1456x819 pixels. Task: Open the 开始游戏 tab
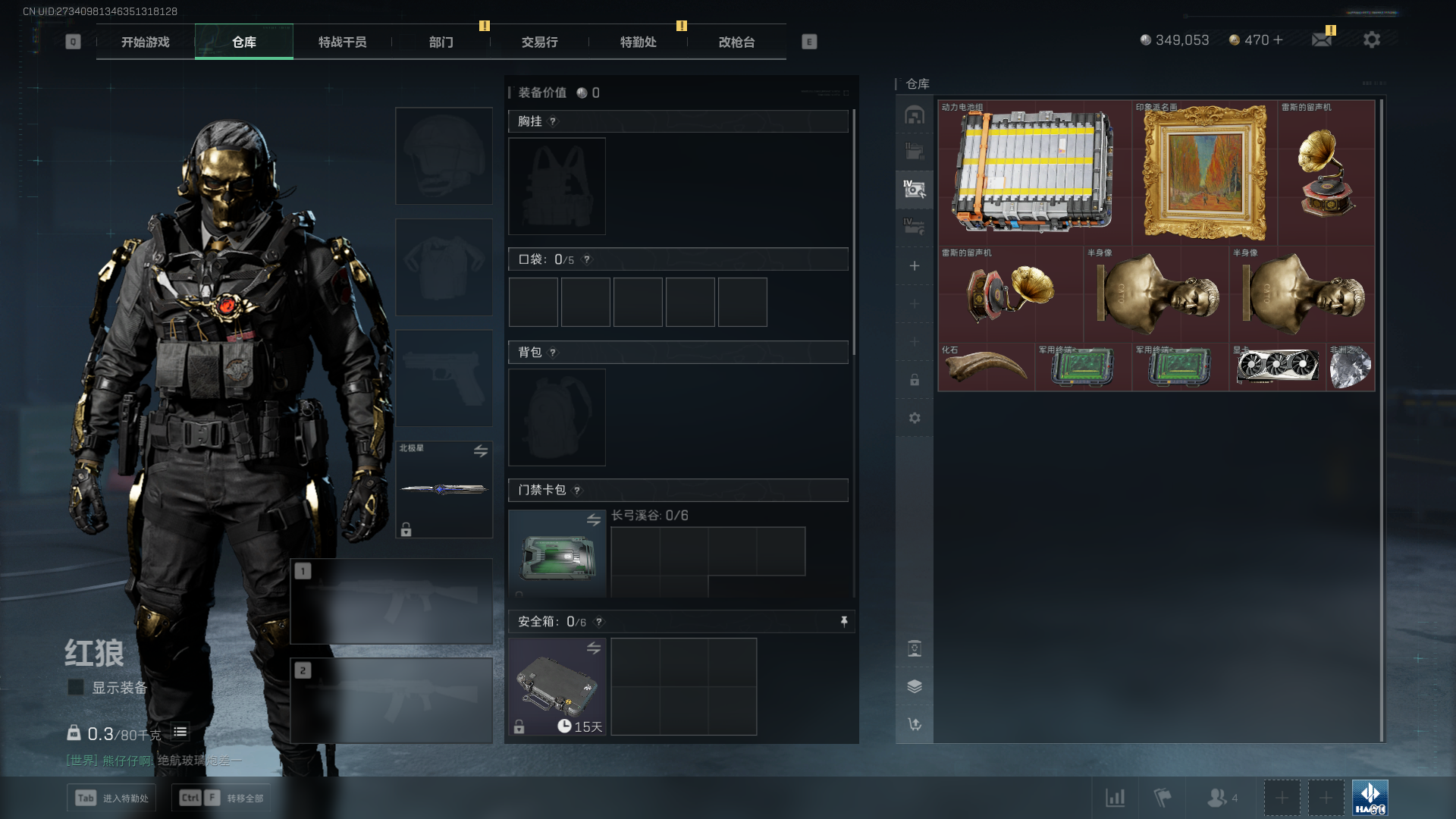tap(146, 42)
